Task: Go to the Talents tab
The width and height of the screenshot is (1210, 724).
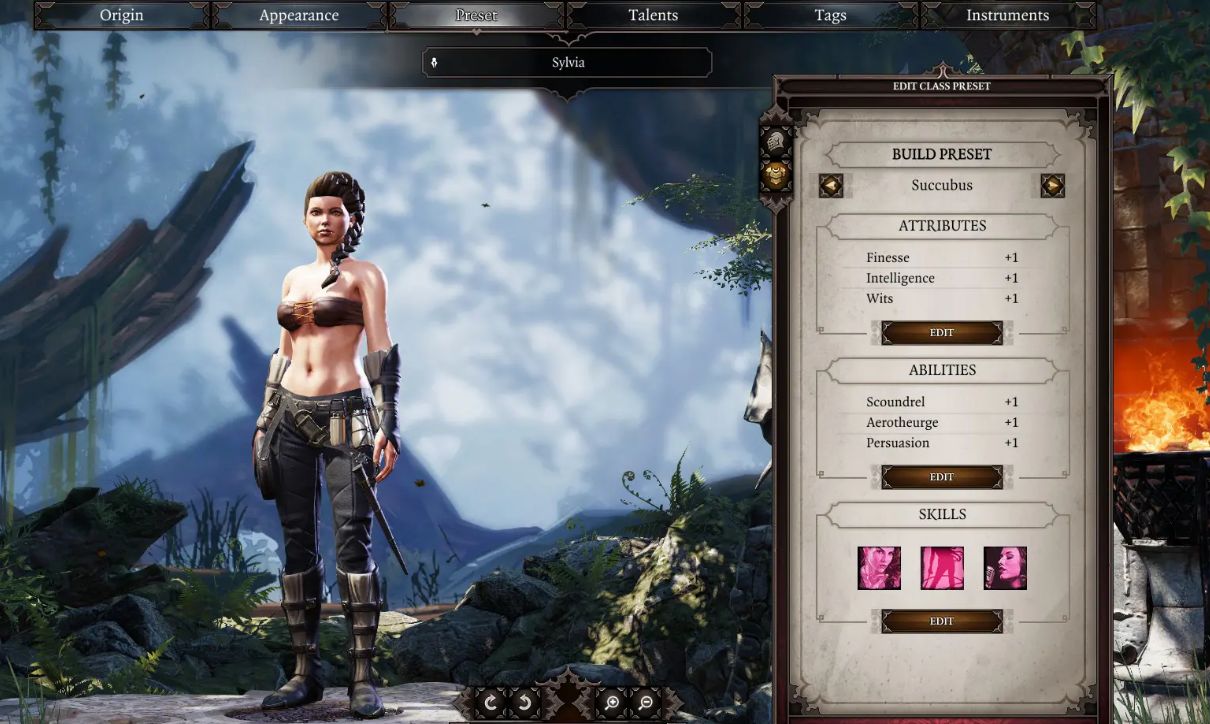Action: tap(653, 15)
